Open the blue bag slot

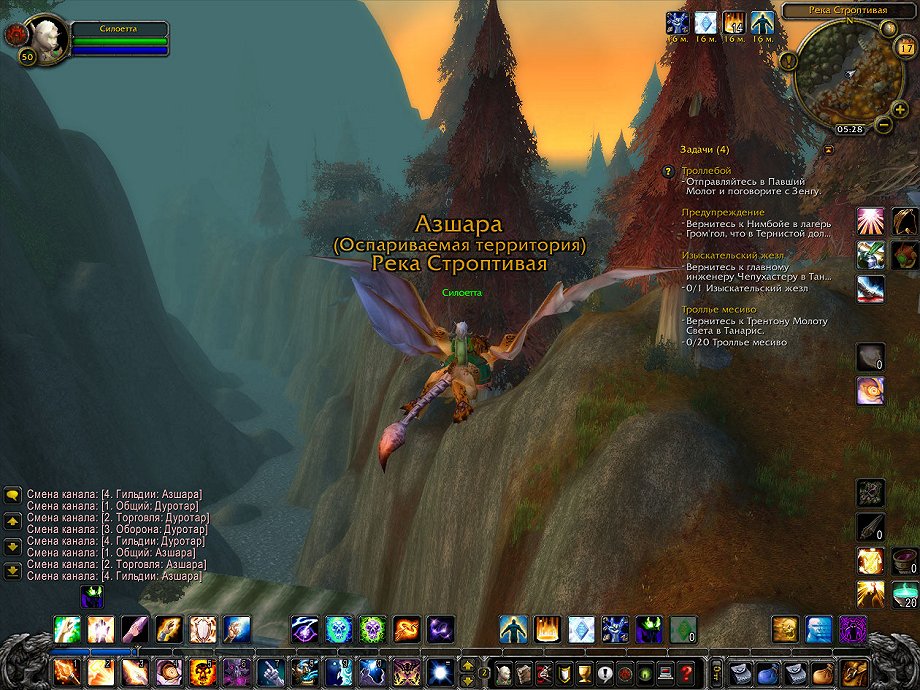767,671
